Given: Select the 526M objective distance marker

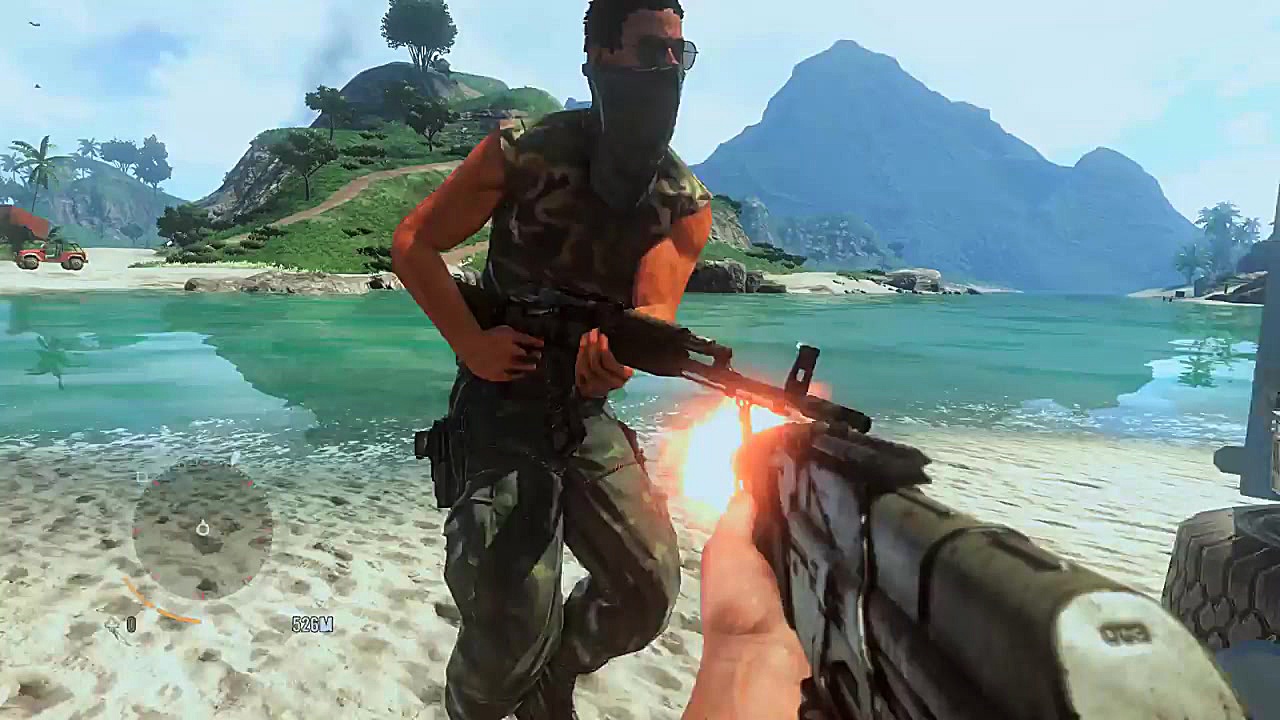Looking at the screenshot, I should 312,623.
